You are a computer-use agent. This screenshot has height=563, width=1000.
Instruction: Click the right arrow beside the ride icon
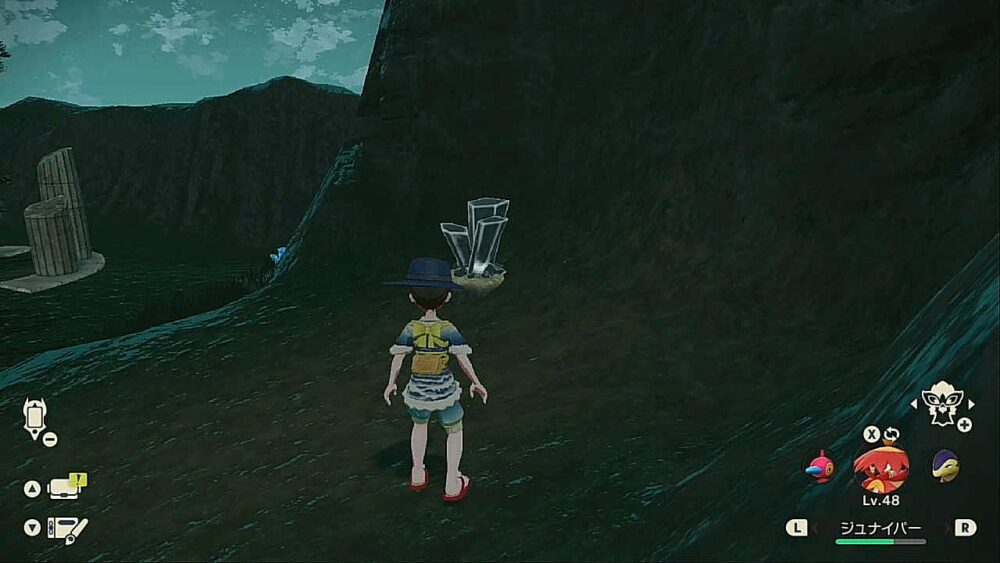point(971,404)
